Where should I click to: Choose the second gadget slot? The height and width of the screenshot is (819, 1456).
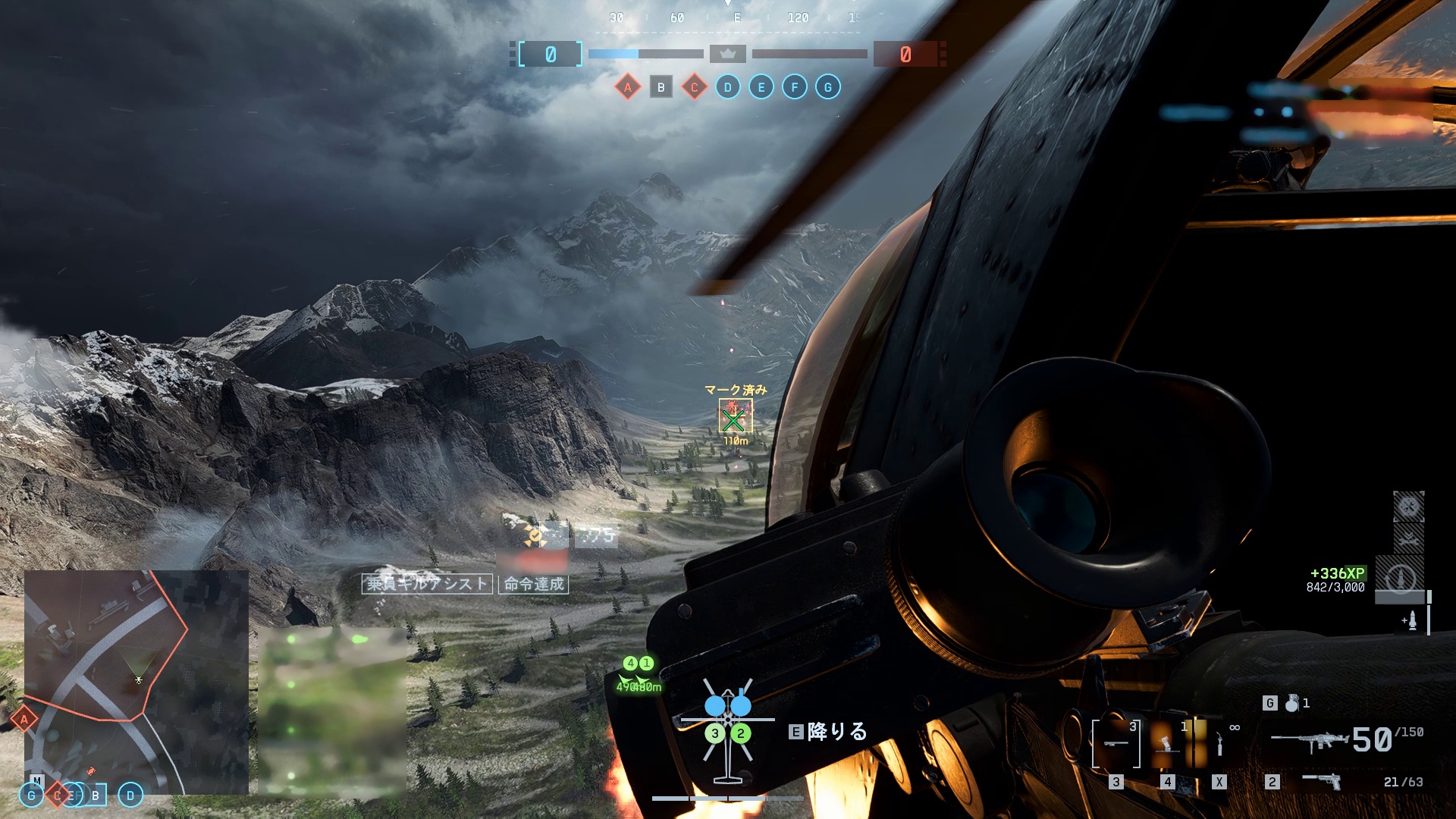point(1168,743)
